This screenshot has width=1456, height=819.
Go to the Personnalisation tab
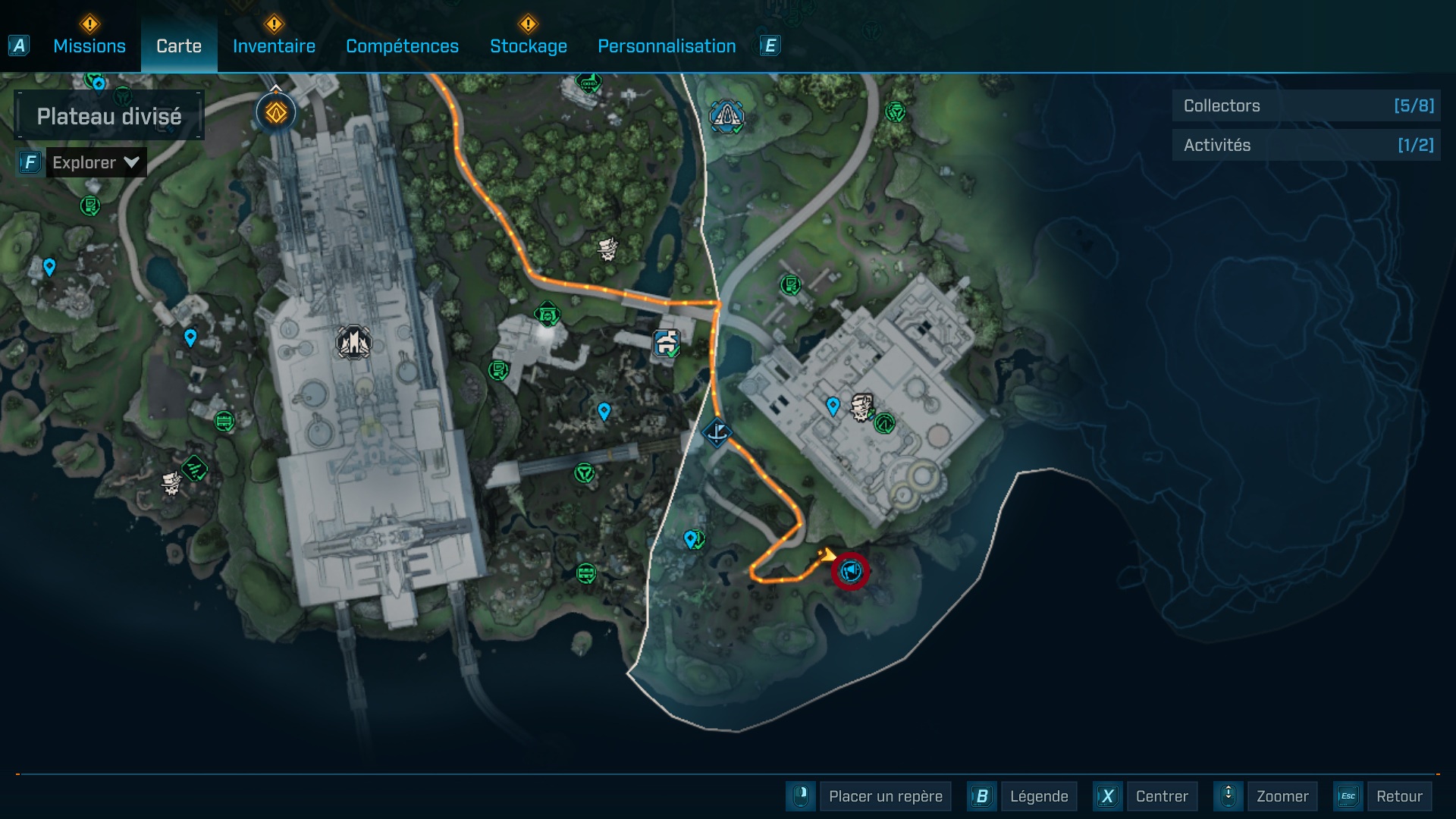pyautogui.click(x=667, y=46)
